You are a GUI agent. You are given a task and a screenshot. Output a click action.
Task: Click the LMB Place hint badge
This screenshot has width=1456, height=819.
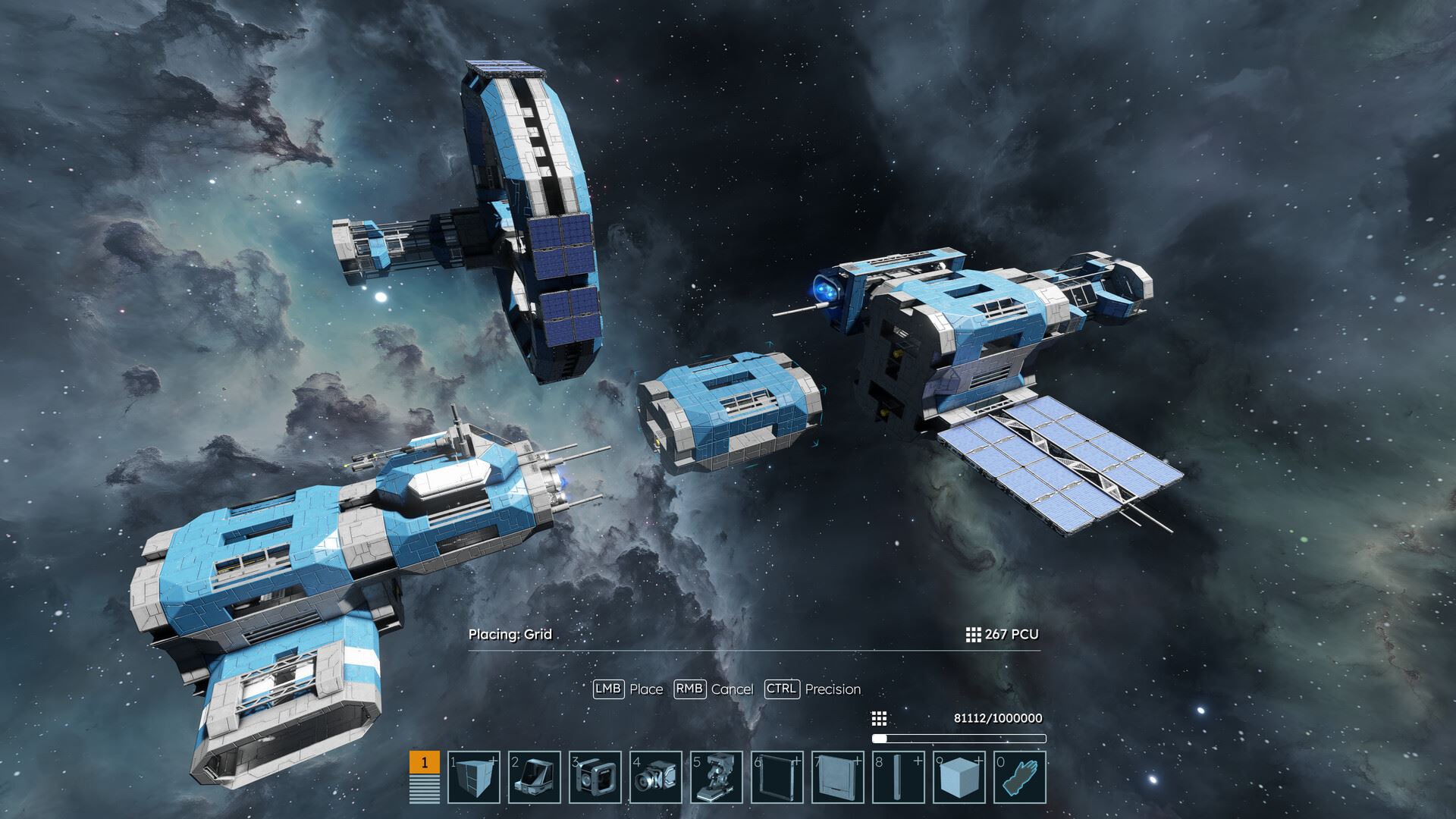coord(610,690)
